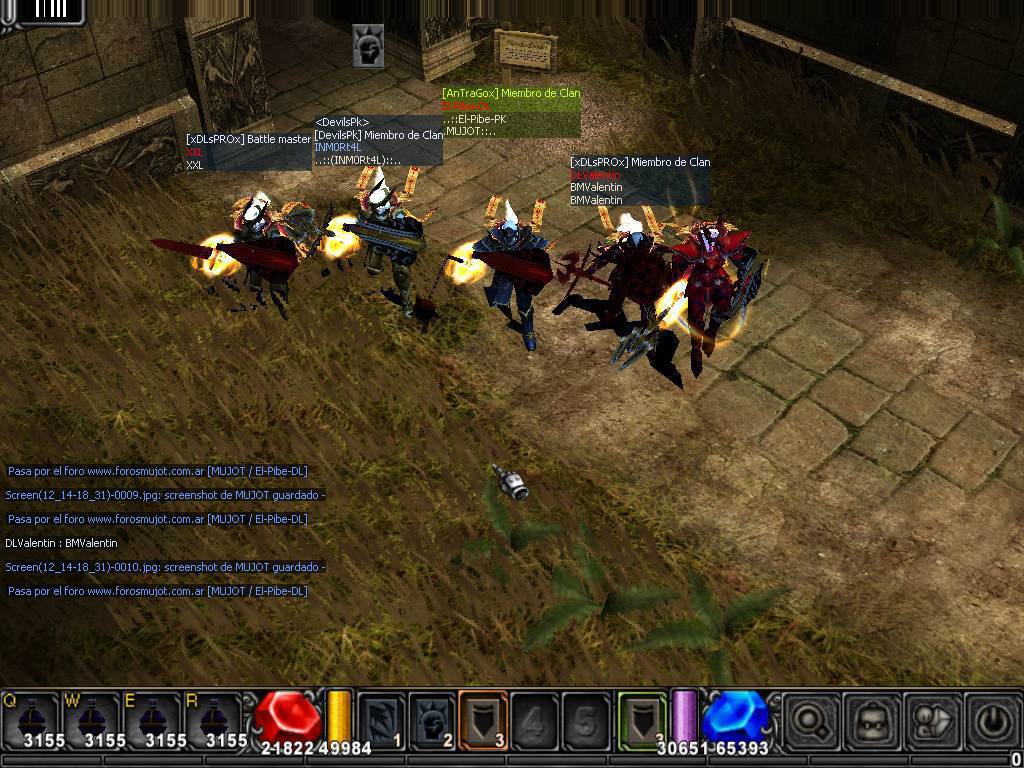Viewport: 1024px width, 768px height.
Task: Open the character info magnifier button
Action: (x=811, y=720)
